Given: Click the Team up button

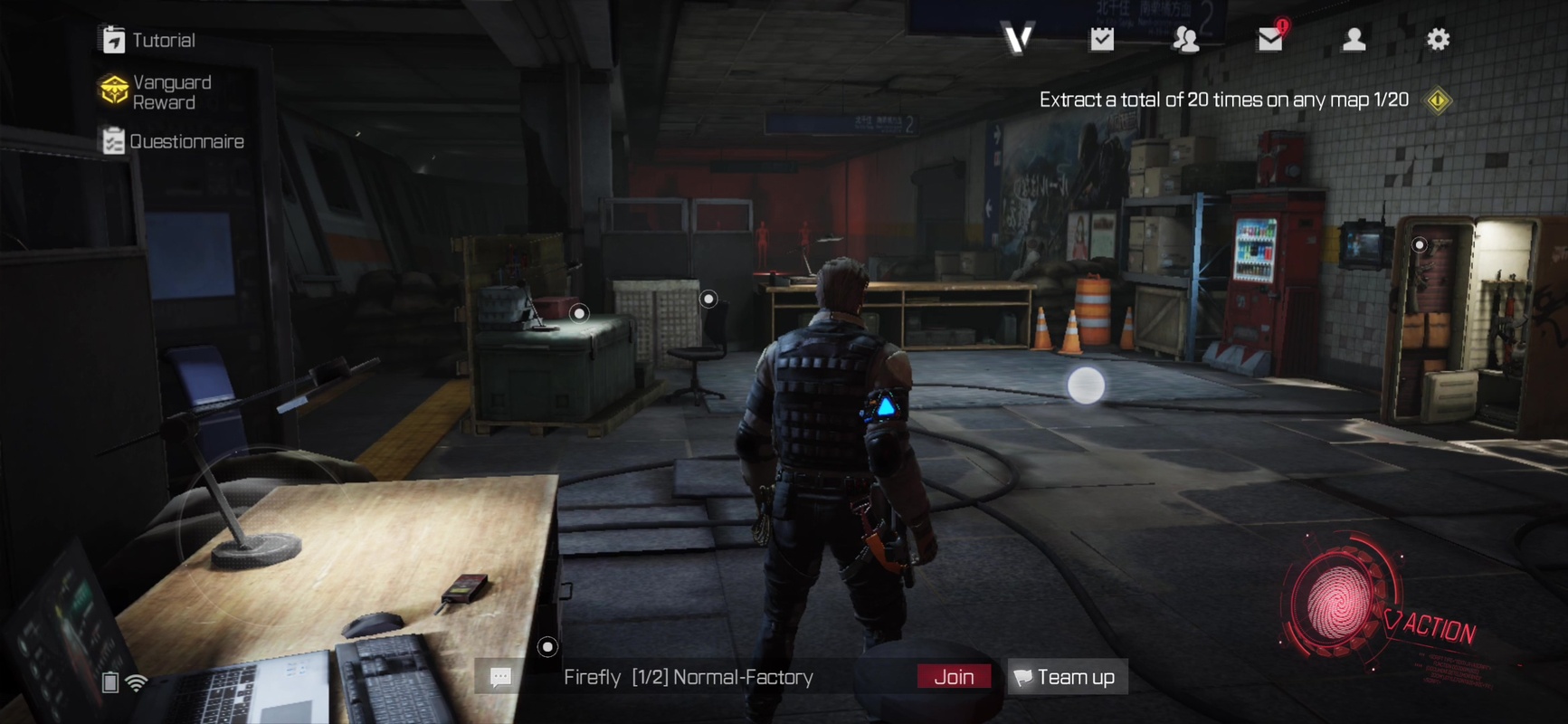Looking at the screenshot, I should 1067,677.
